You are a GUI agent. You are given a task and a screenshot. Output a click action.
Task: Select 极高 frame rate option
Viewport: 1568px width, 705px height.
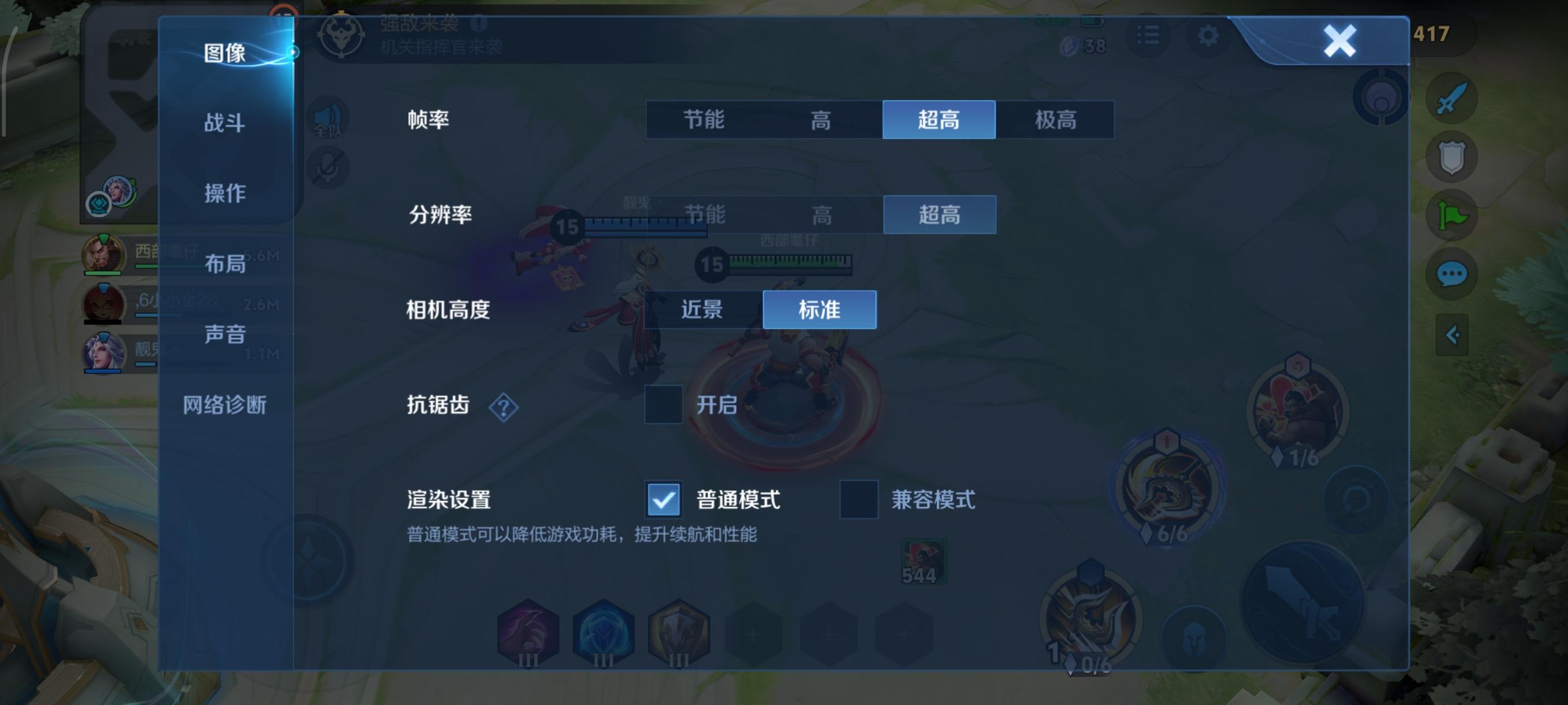pyautogui.click(x=1057, y=120)
